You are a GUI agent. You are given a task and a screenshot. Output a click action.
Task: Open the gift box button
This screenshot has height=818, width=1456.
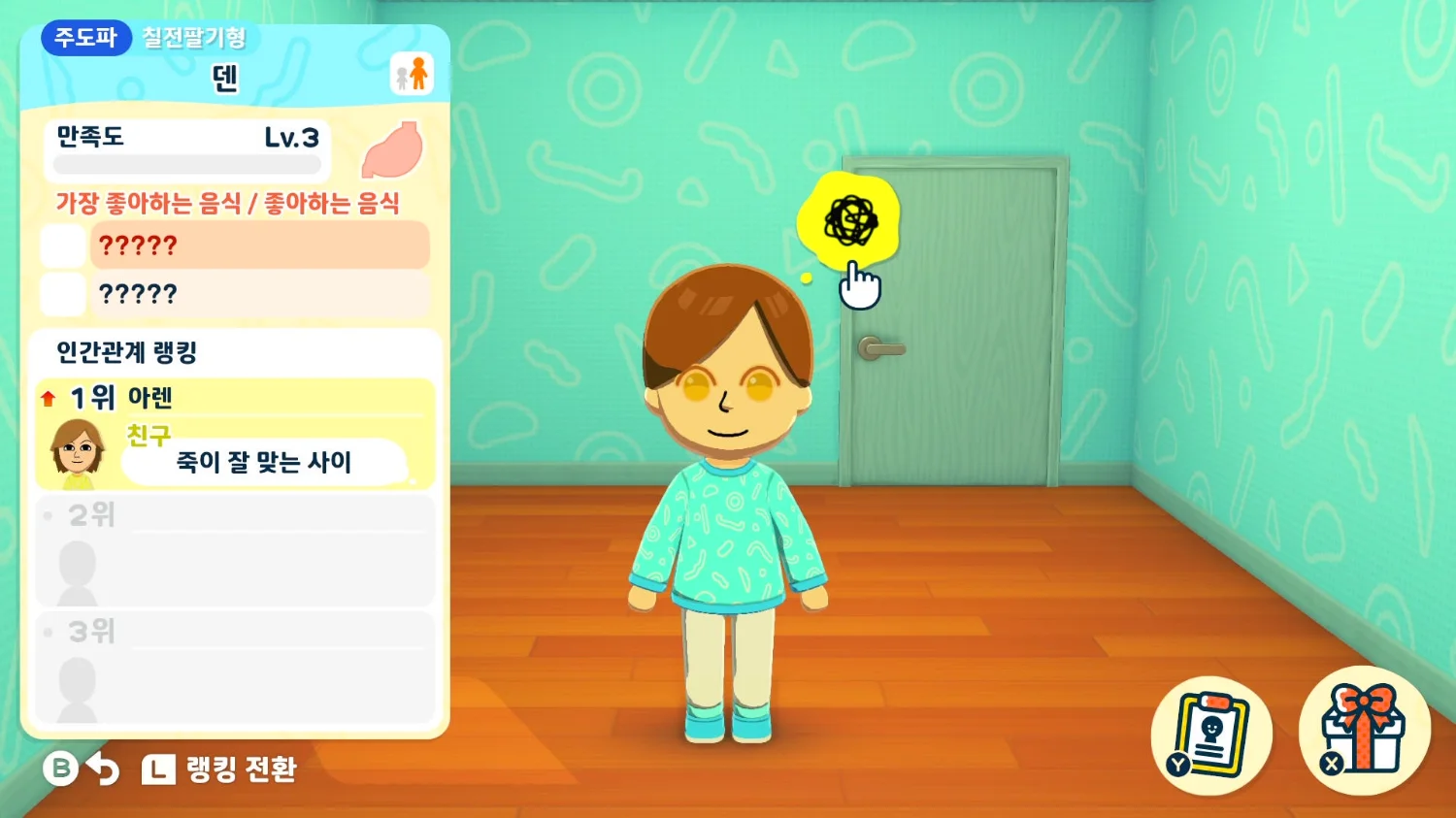[x=1364, y=732]
